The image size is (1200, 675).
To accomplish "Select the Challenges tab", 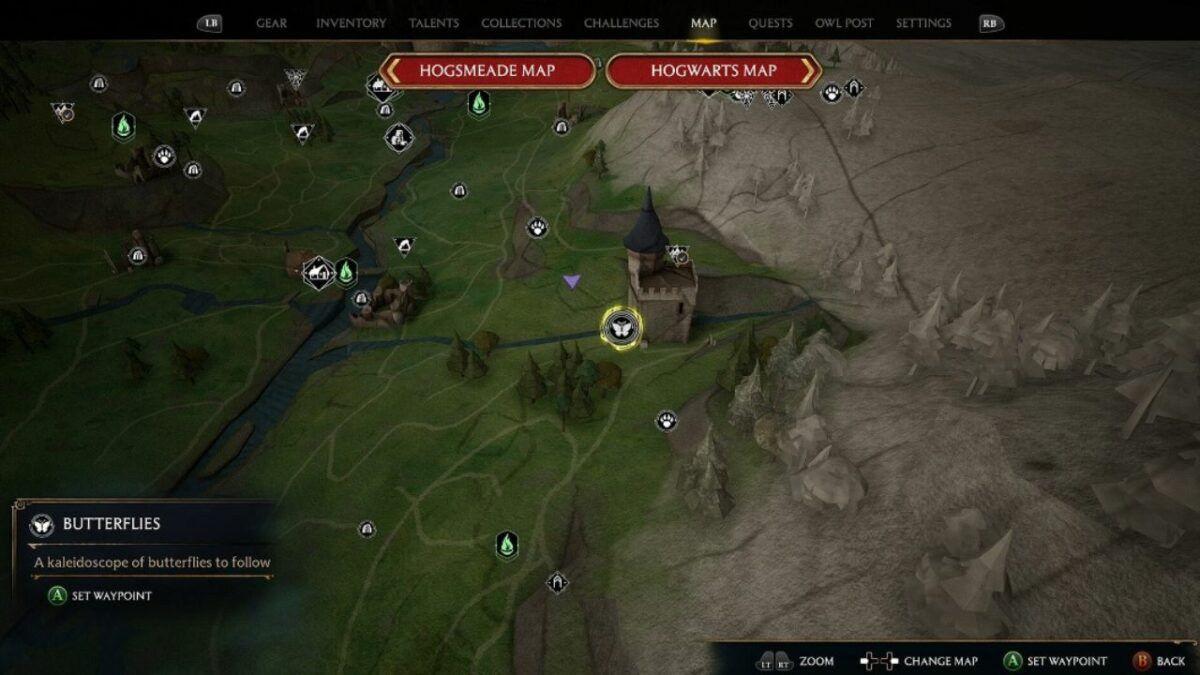I will coord(621,23).
